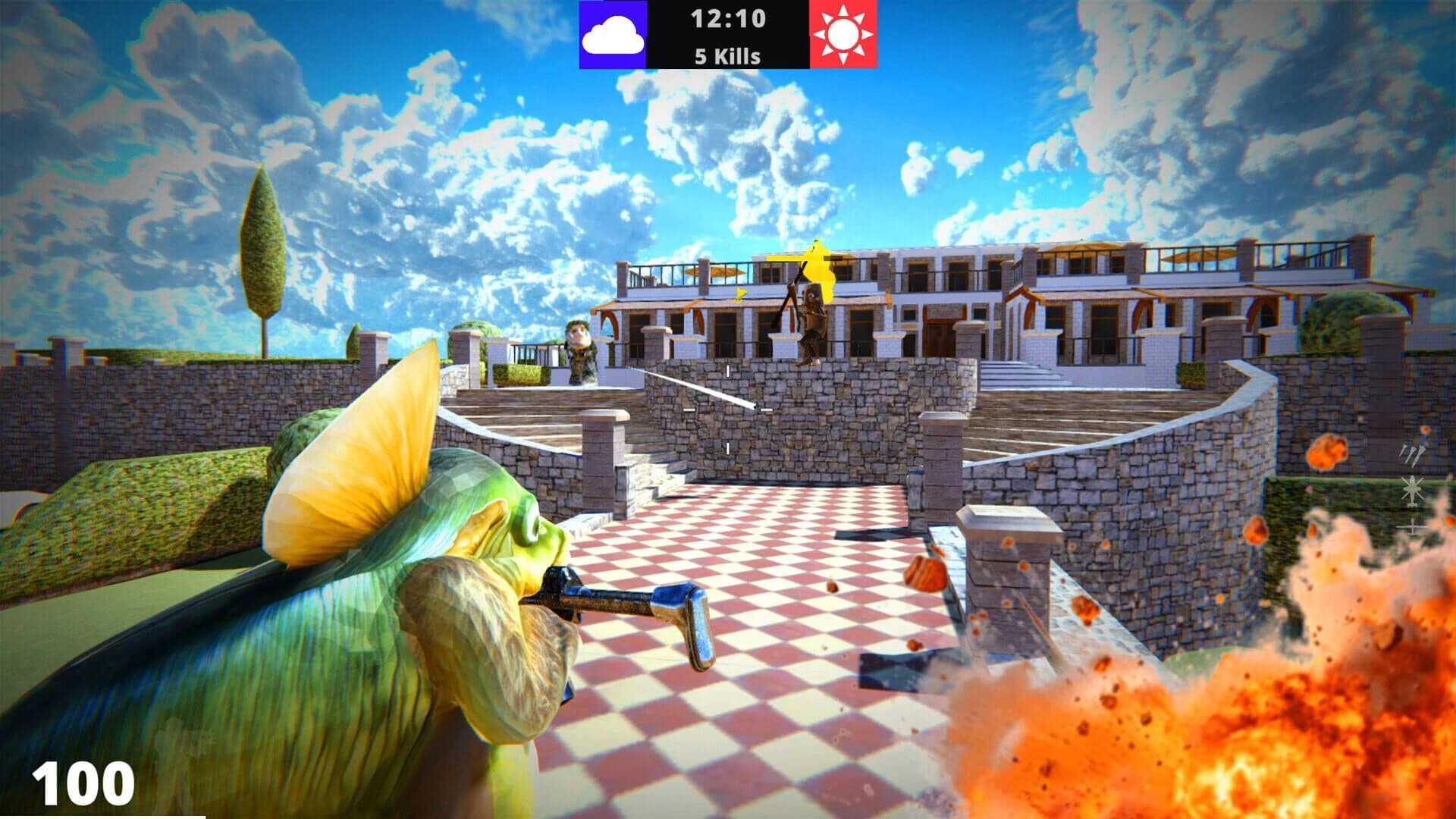Click the white cloud inside the blue panel
The height and width of the screenshot is (819, 1456).
614,34
